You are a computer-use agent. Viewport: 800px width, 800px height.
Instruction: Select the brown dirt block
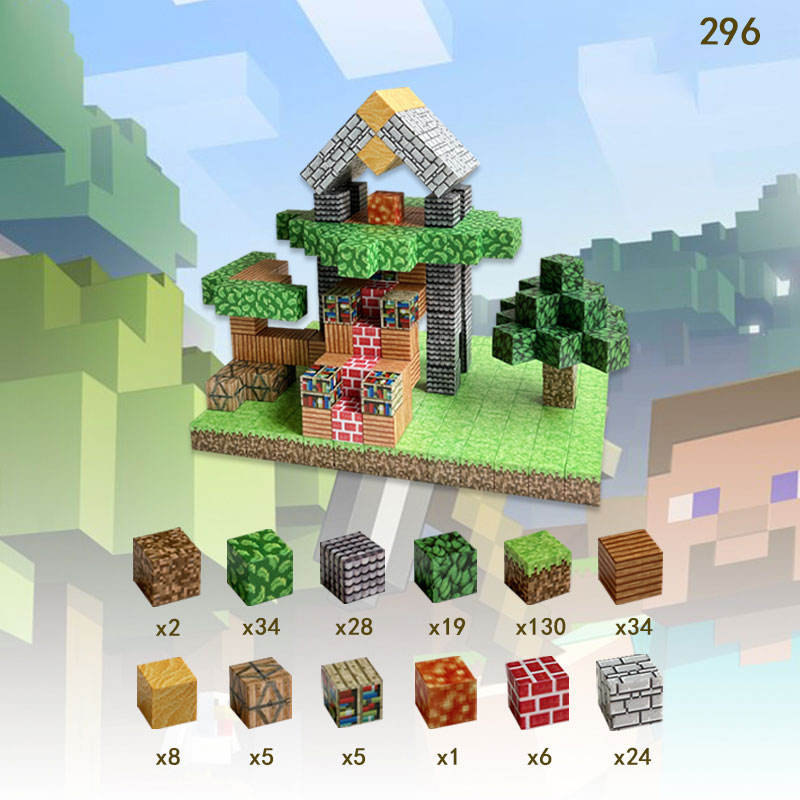[166, 565]
